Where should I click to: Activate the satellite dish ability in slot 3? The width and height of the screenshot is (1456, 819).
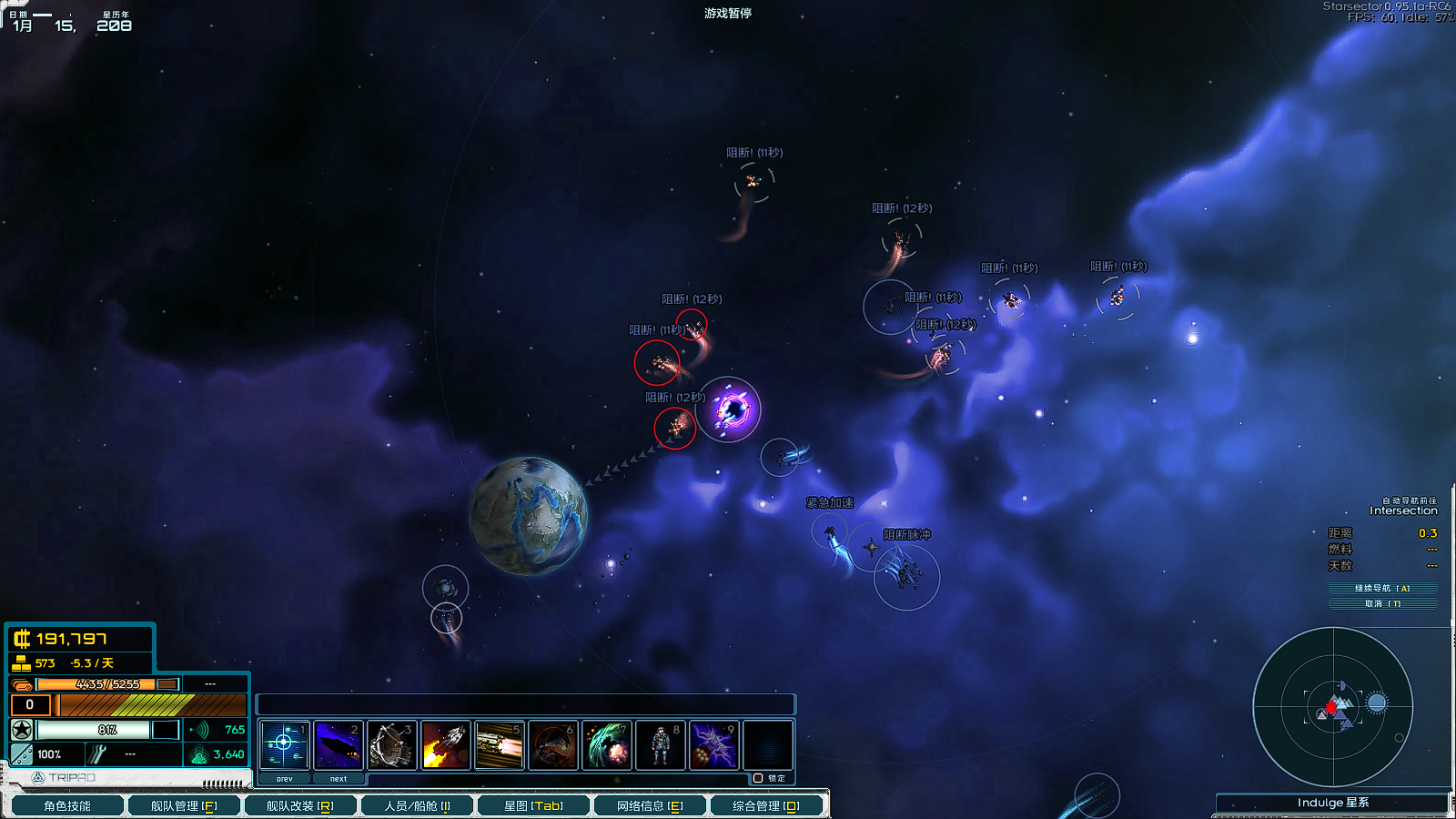[x=392, y=744]
